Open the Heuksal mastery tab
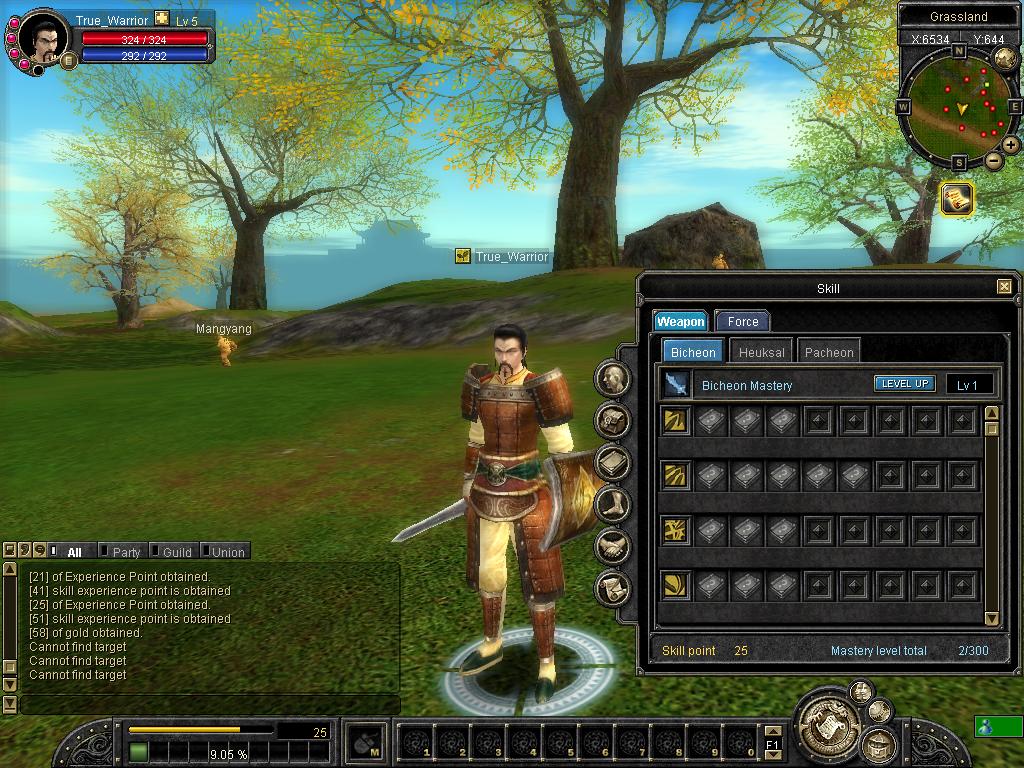Screen dimensions: 1024x768 [762, 352]
